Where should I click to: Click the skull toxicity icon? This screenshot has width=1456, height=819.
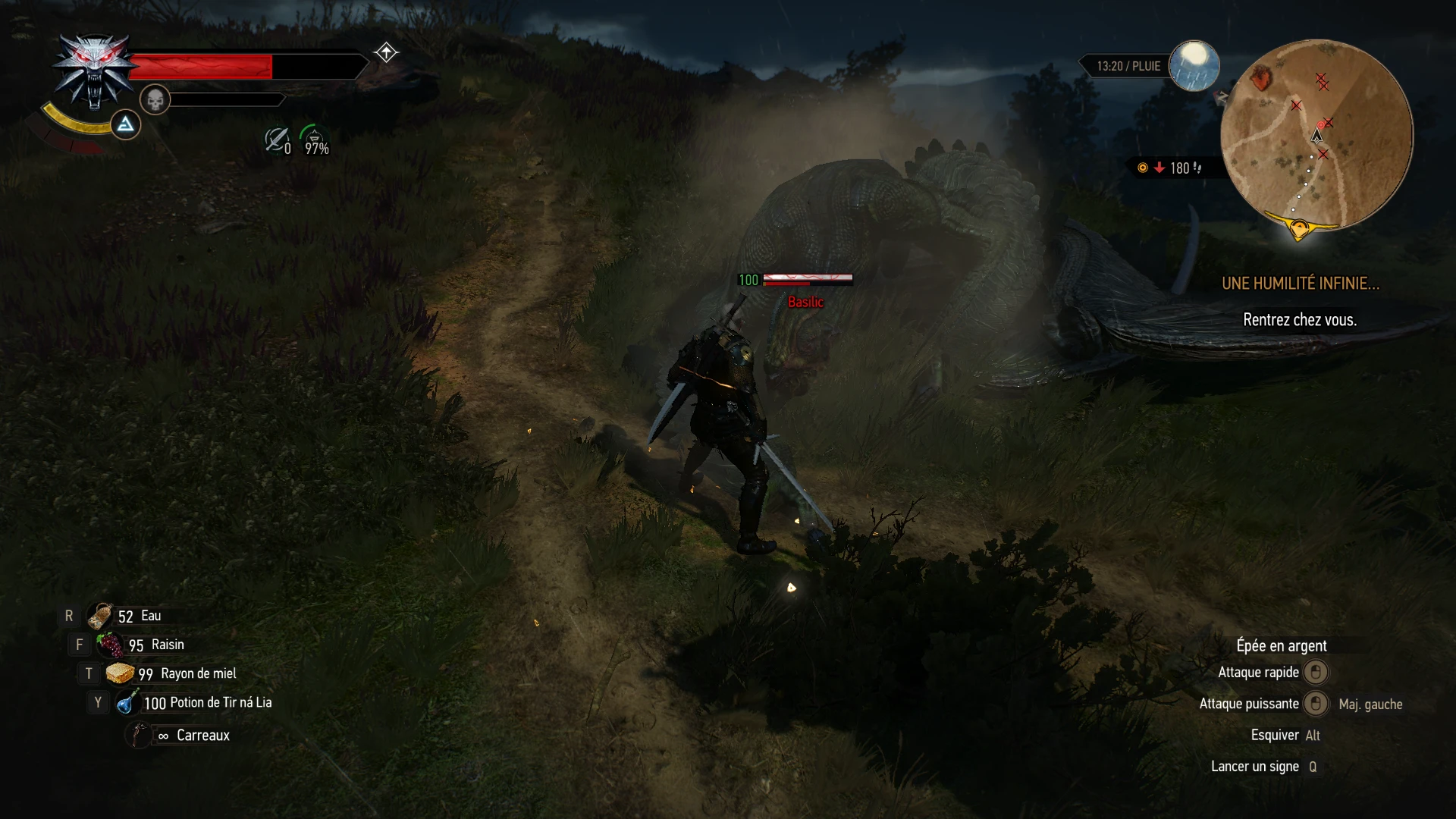[x=155, y=99]
